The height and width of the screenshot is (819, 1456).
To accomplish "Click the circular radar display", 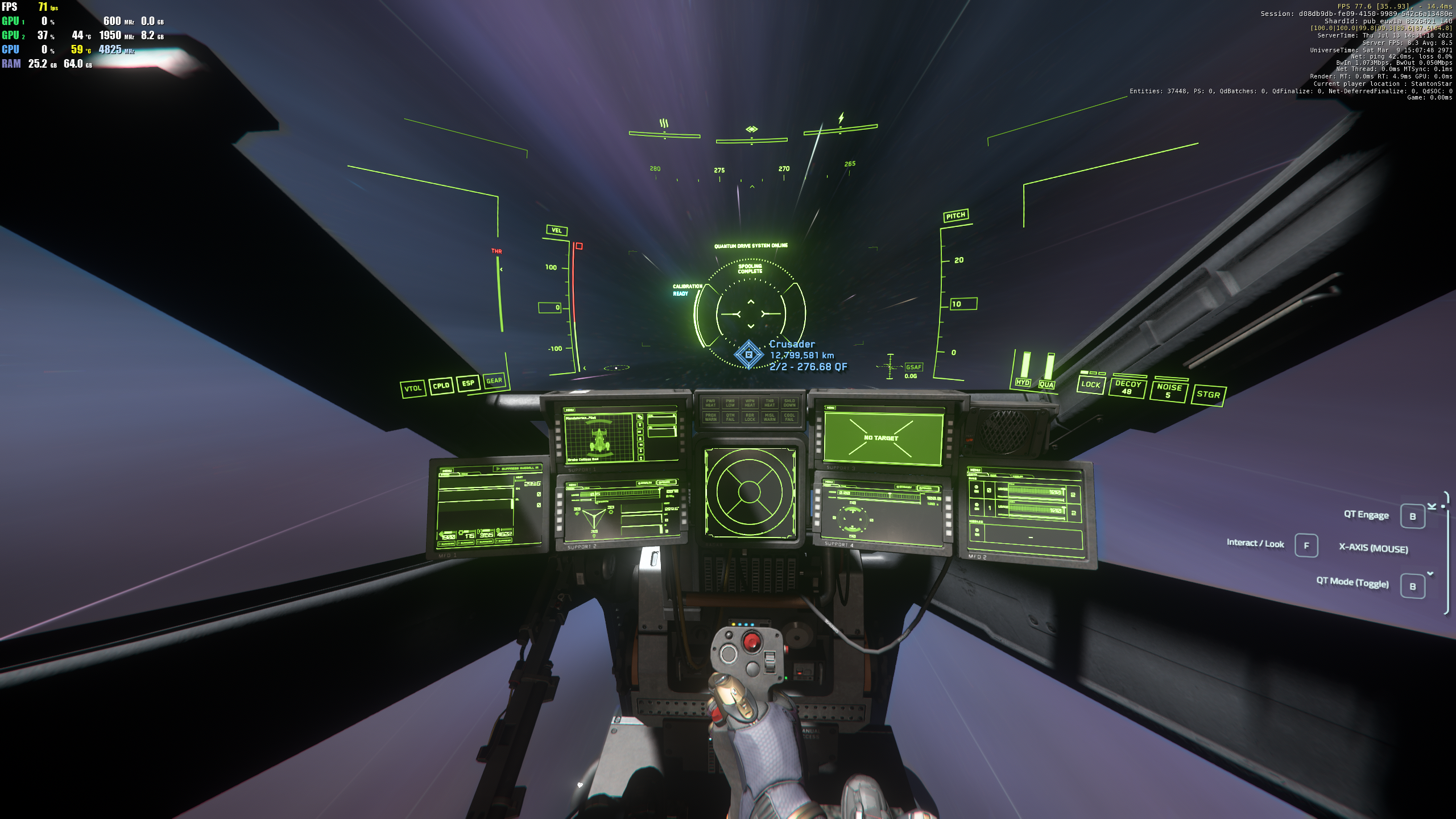I will [748, 491].
